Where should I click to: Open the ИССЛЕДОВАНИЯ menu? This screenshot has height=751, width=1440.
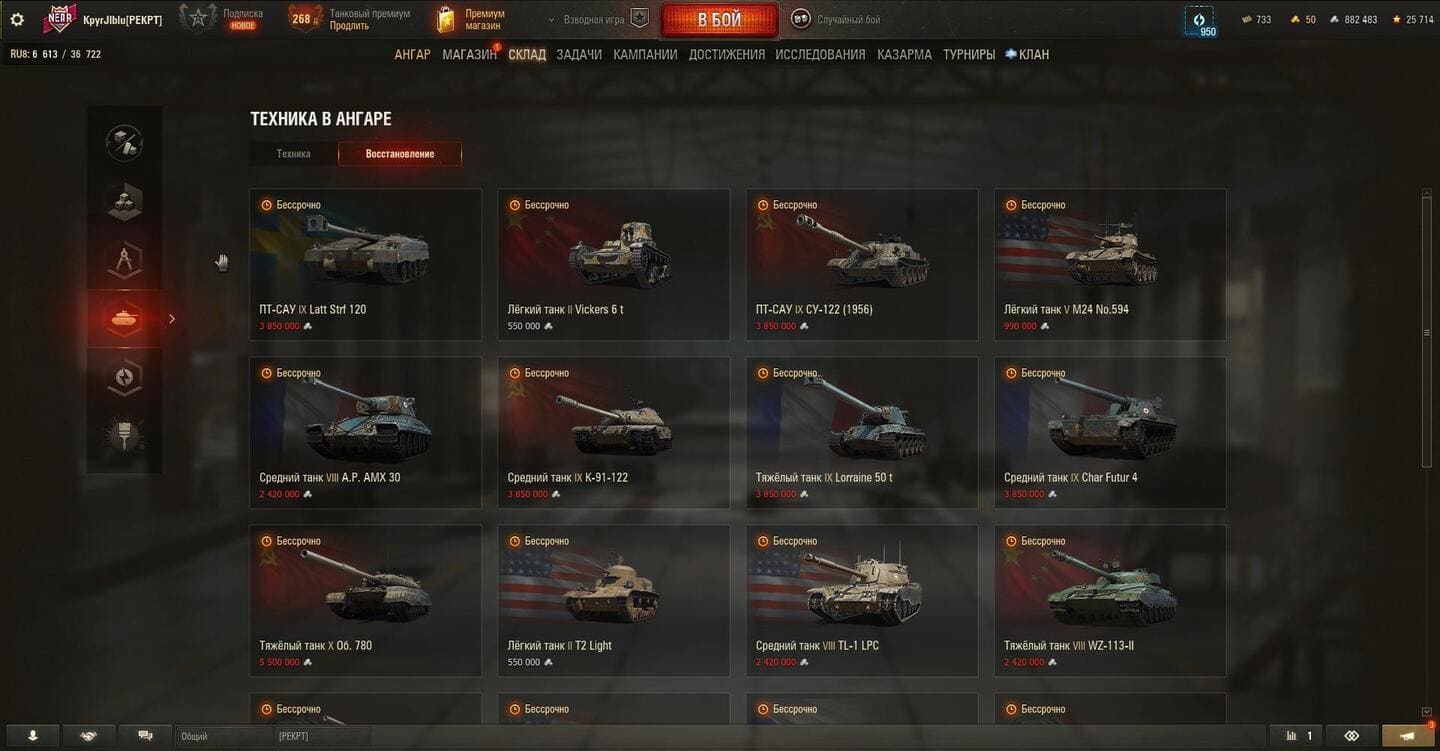coord(820,55)
